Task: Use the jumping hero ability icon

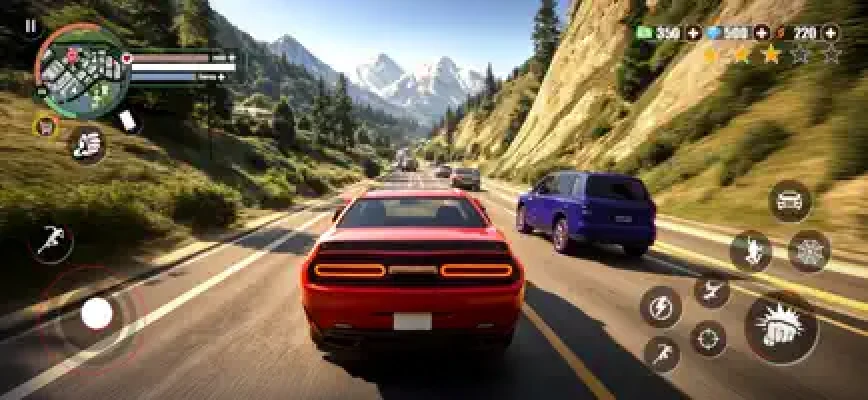Action: click(x=751, y=251)
